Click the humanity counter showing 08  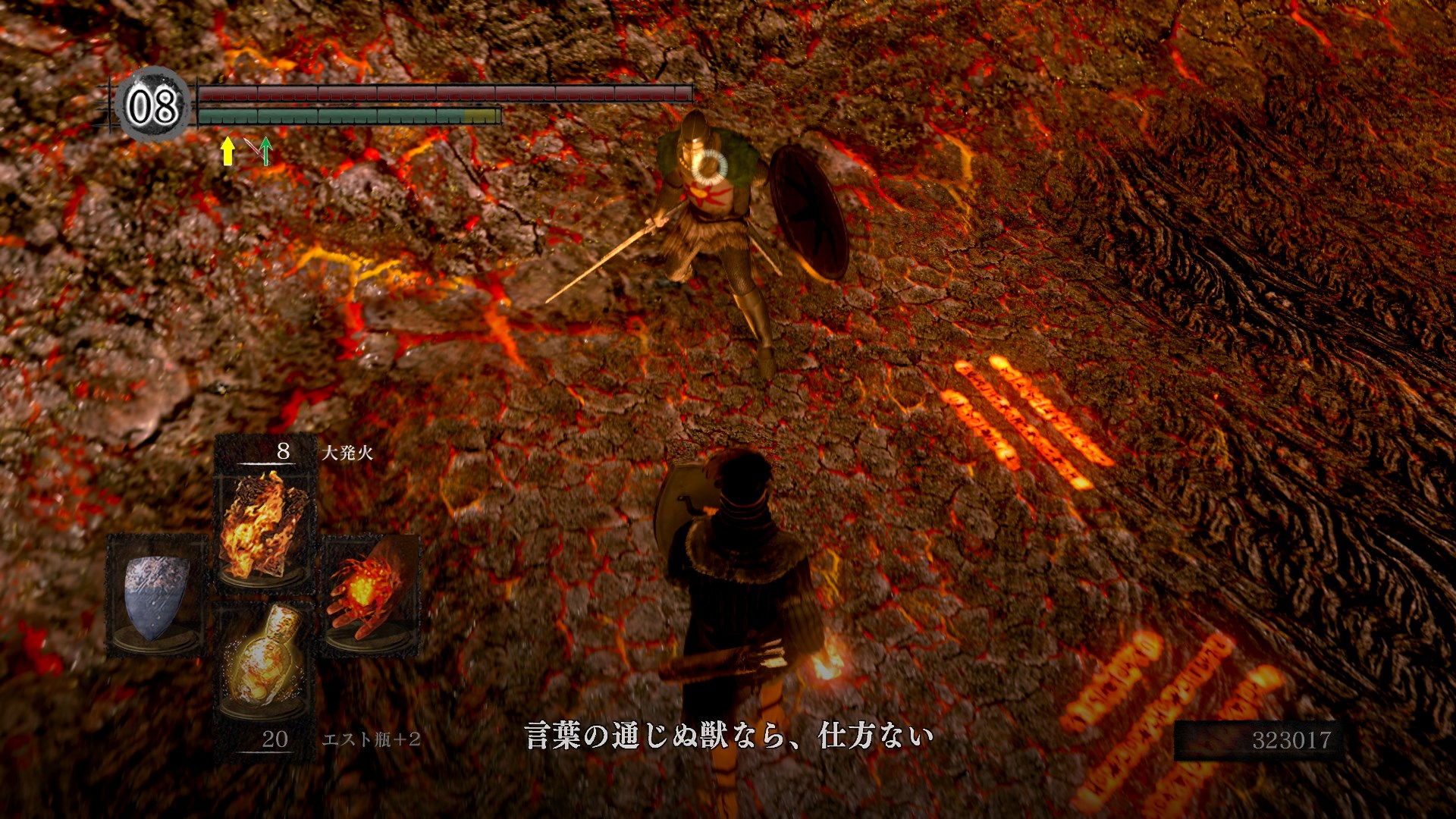point(152,106)
